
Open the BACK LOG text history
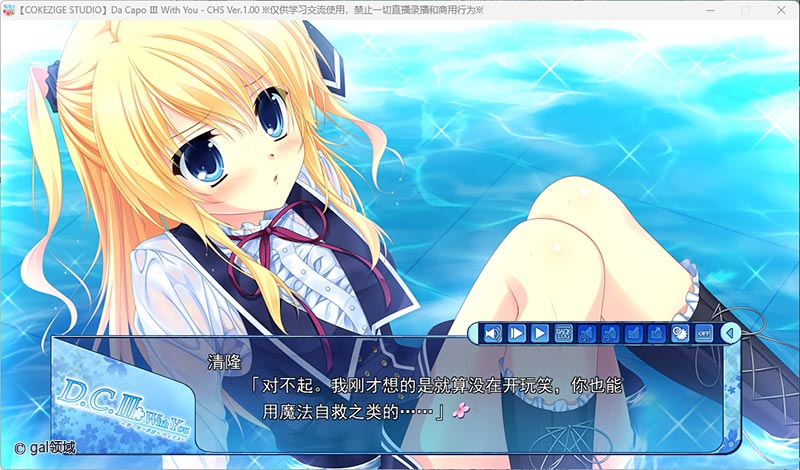tap(563, 333)
